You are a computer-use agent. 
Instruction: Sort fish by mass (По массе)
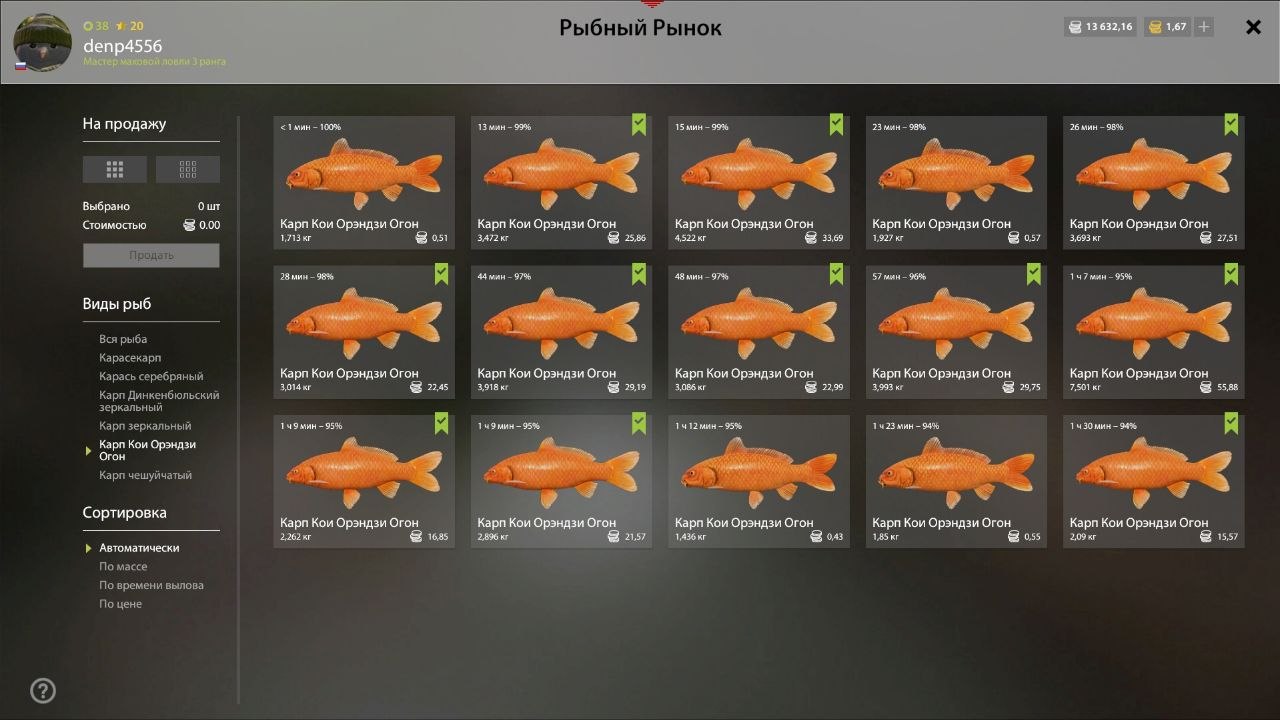point(123,567)
